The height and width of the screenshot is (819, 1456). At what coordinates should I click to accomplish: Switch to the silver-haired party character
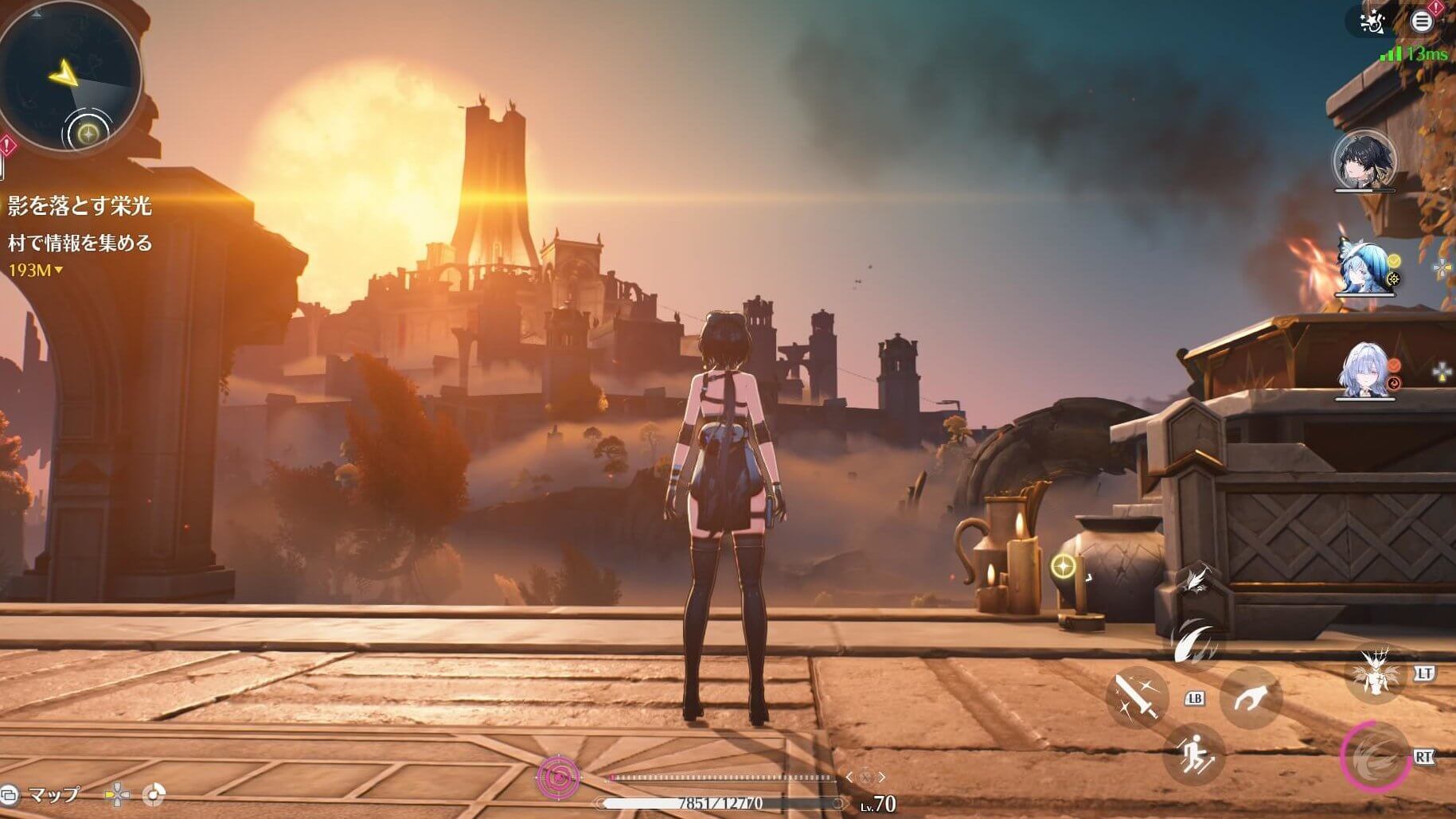tap(1363, 372)
